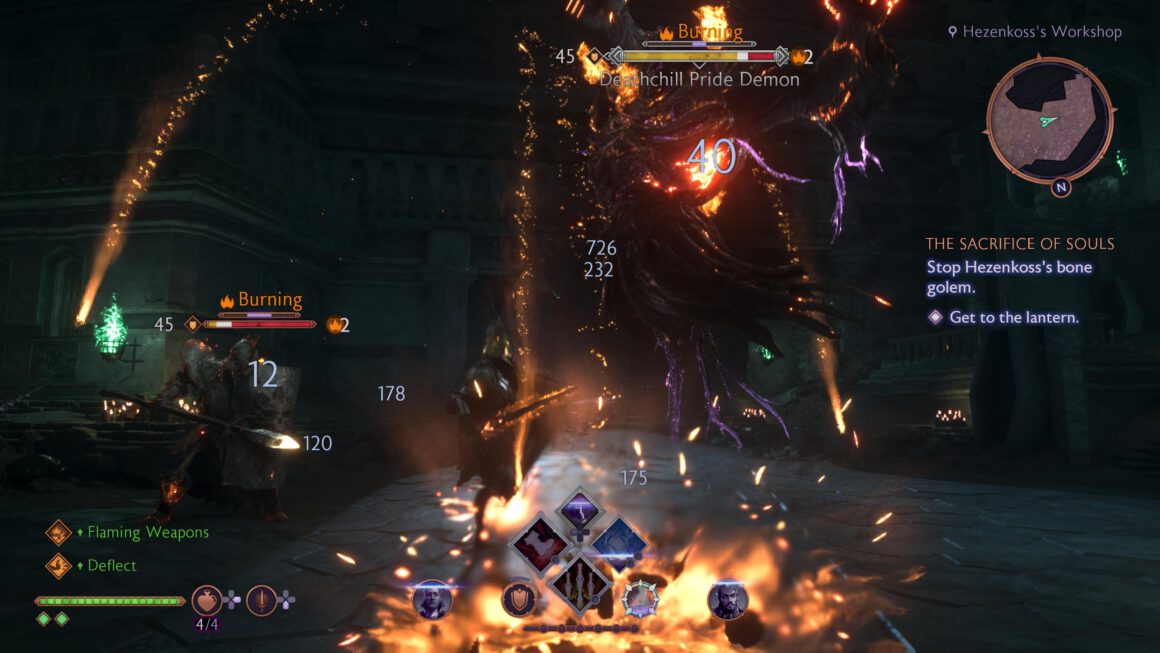This screenshot has height=653, width=1160.
Task: Select the sword weapon swap icon
Action: [261, 600]
